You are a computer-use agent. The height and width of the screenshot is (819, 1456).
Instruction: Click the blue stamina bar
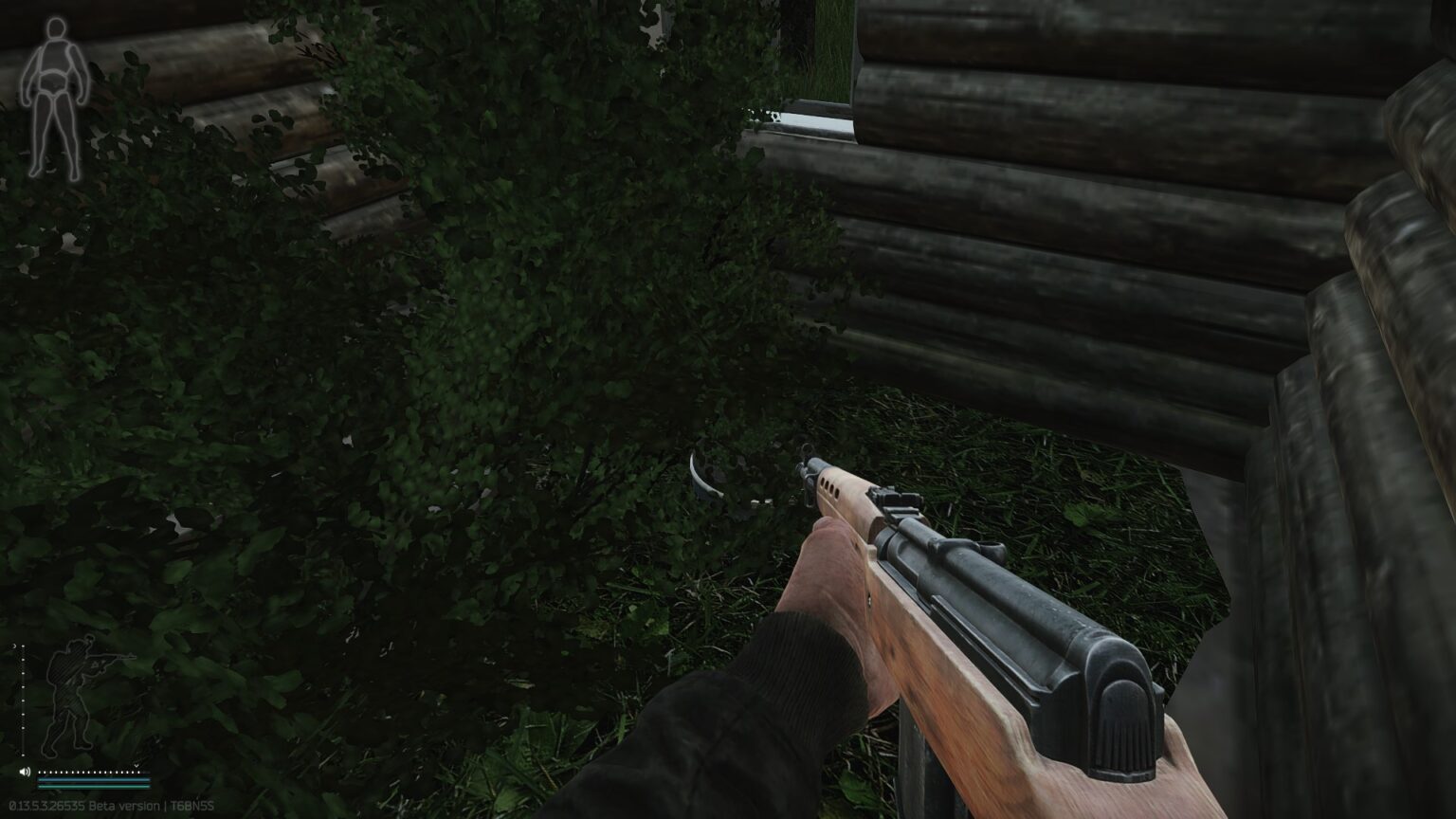coord(94,780)
